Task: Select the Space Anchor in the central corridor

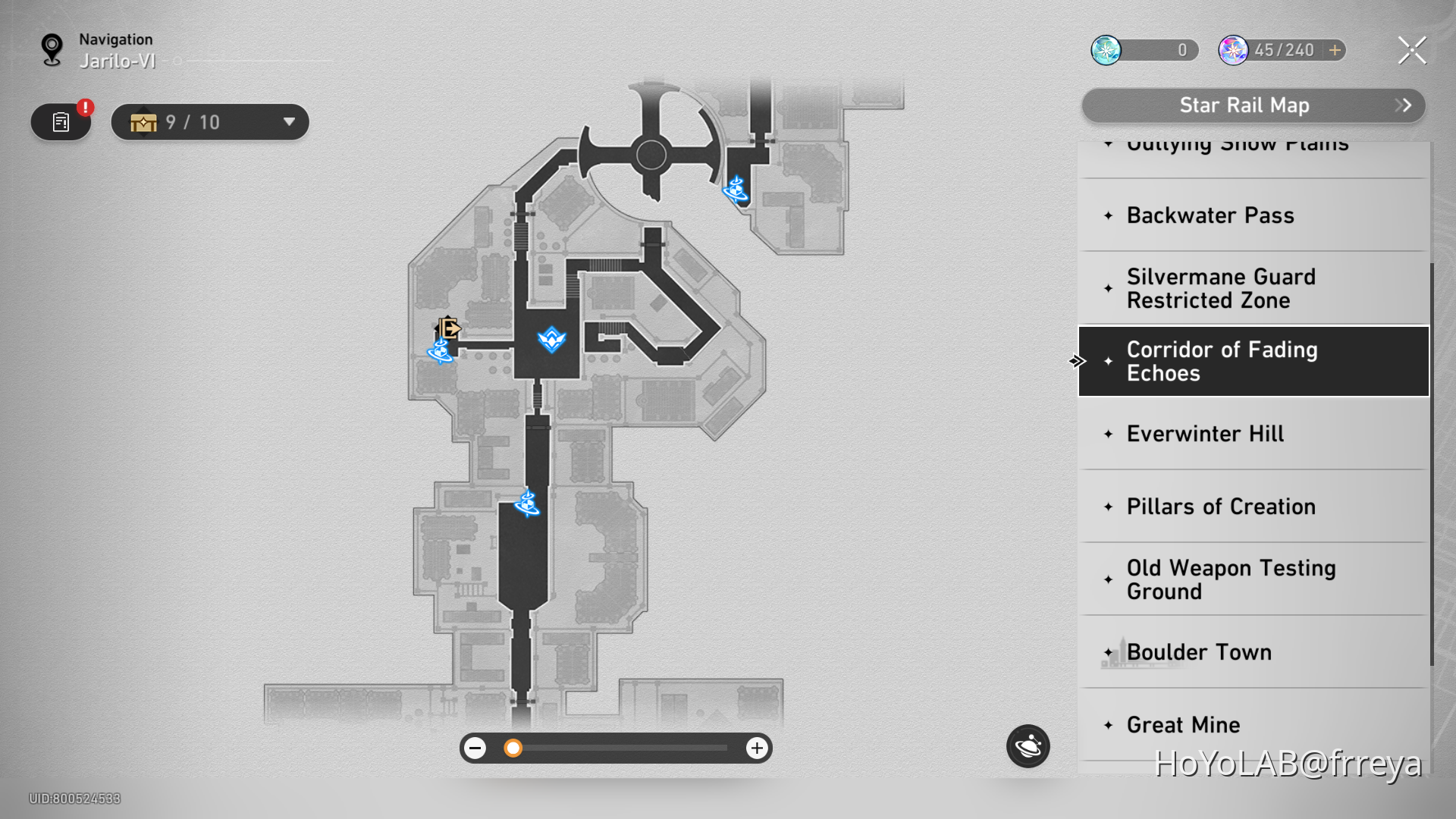Action: click(526, 504)
